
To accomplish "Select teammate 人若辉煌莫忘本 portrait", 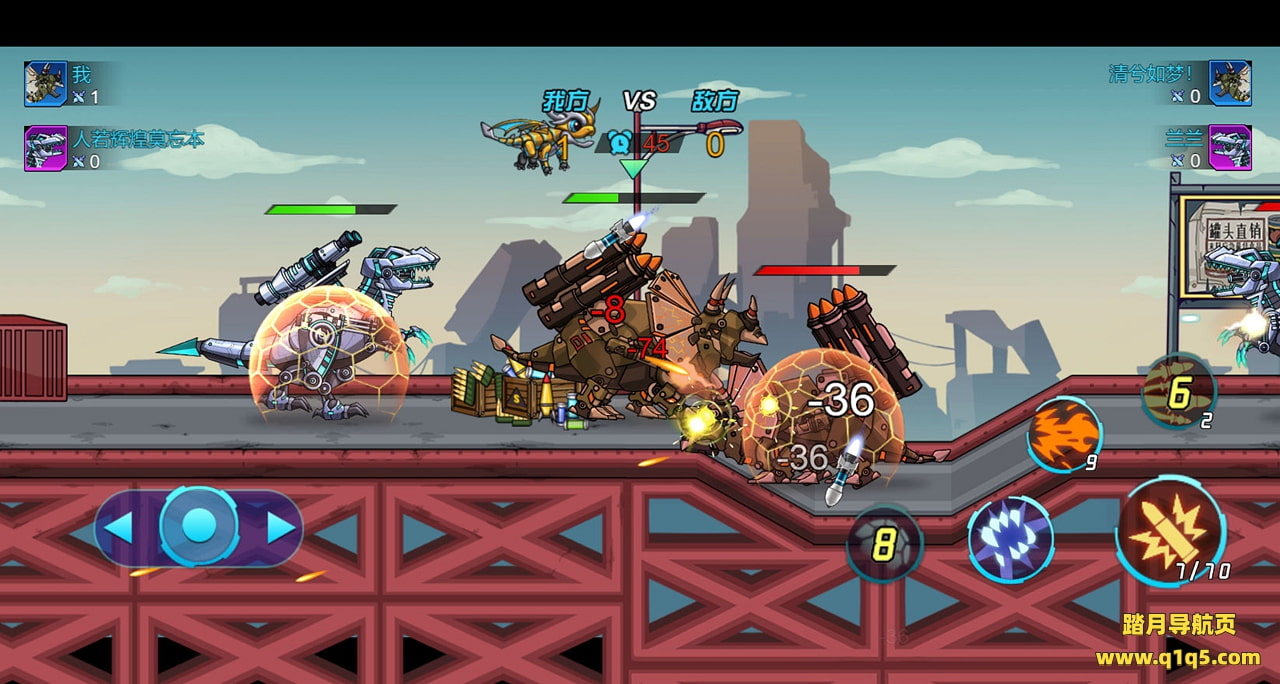I will 45,147.
